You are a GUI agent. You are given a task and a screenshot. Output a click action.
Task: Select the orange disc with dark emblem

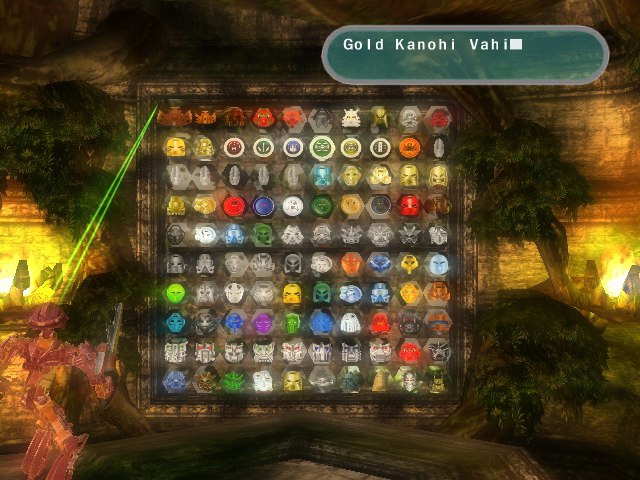point(409,148)
